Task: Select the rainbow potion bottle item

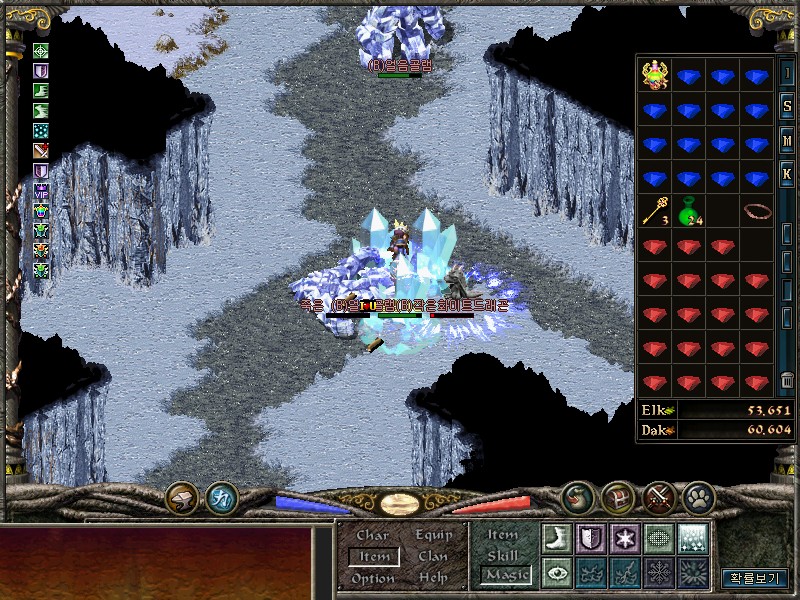Action: [x=656, y=76]
